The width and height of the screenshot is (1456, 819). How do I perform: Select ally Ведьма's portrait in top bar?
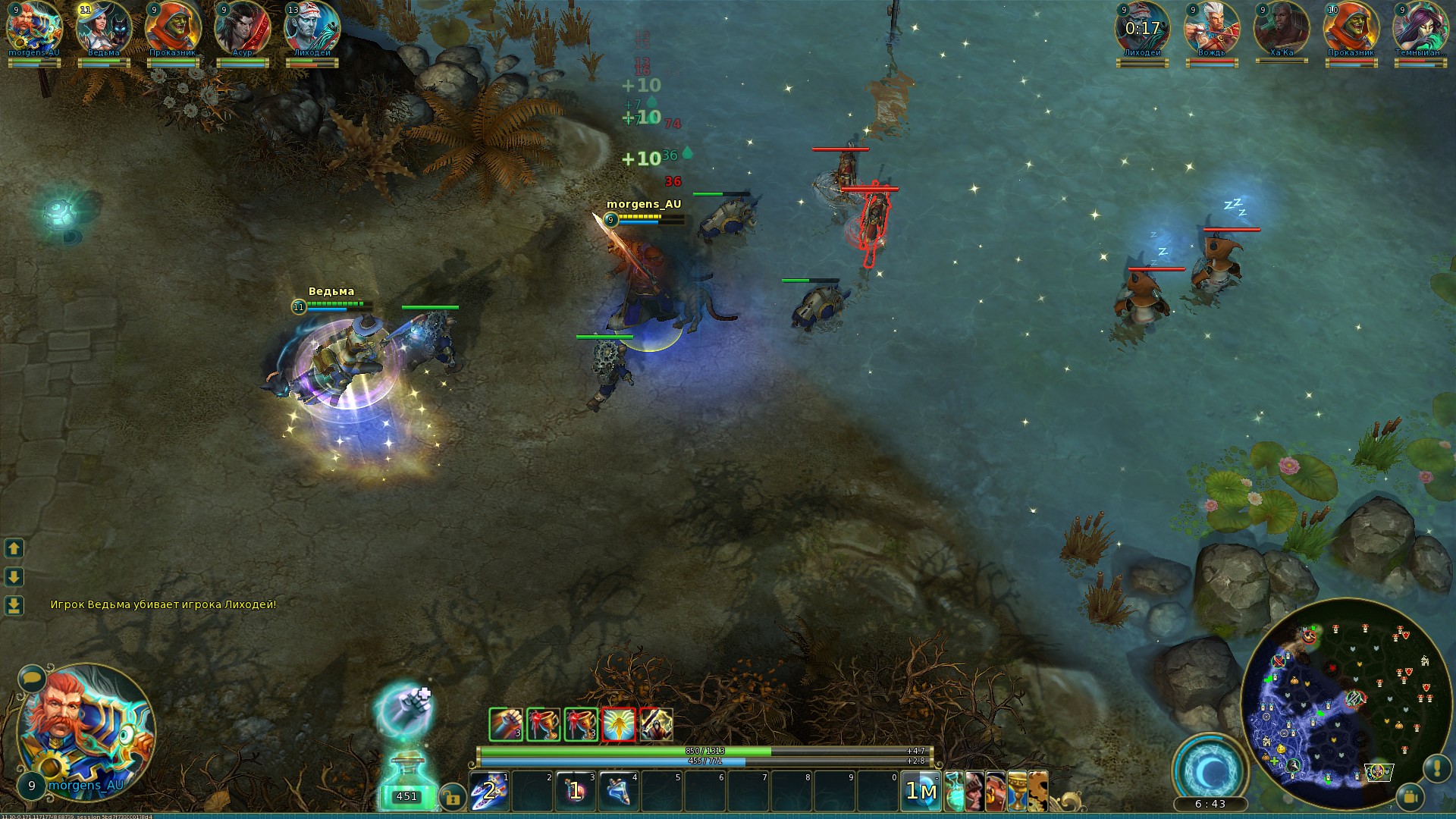coord(104,29)
